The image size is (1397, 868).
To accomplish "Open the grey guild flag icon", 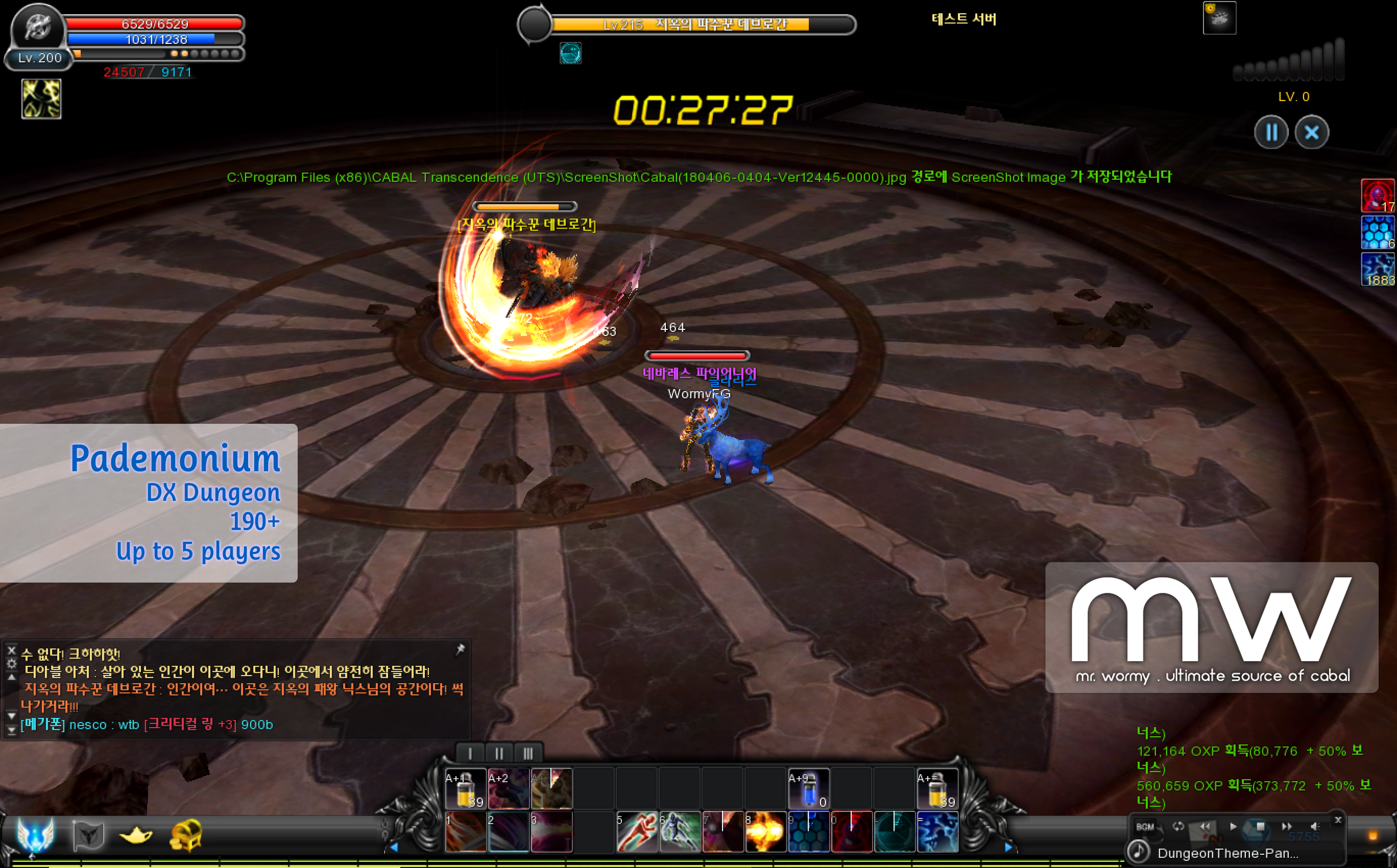I will click(x=88, y=835).
